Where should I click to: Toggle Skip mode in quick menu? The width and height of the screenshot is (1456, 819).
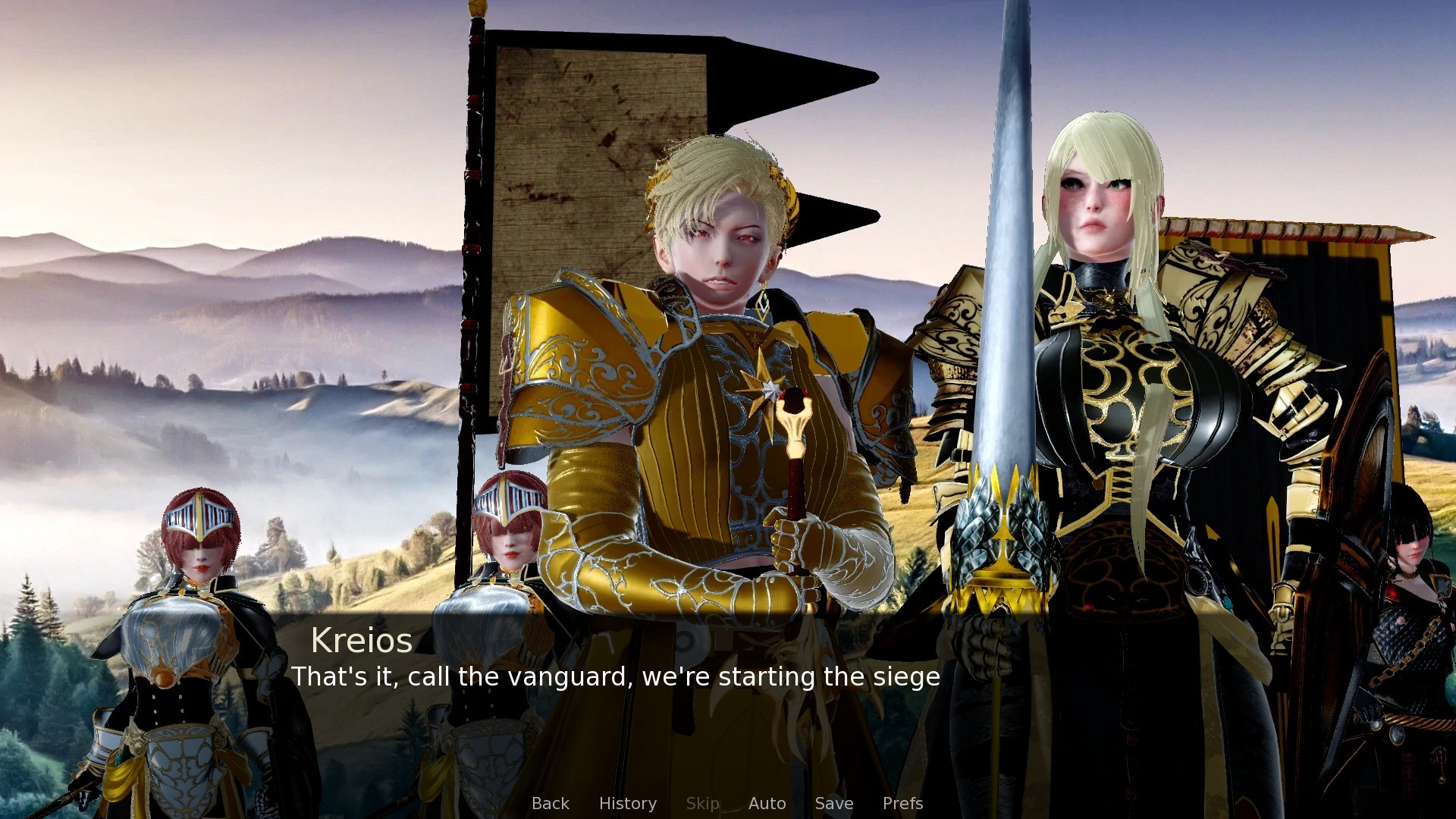(702, 803)
